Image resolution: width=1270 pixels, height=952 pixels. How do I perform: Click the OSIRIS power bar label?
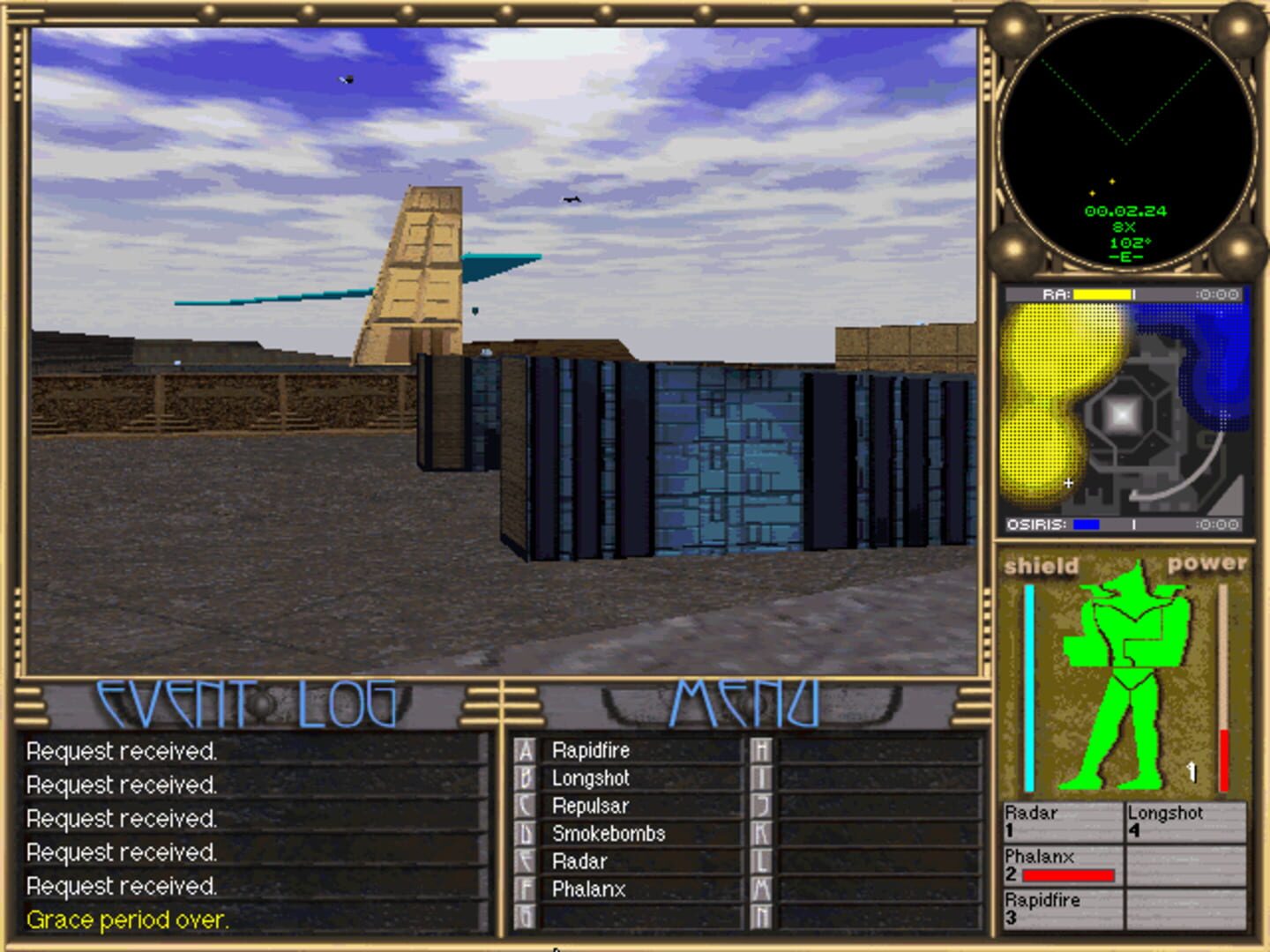click(x=1034, y=522)
